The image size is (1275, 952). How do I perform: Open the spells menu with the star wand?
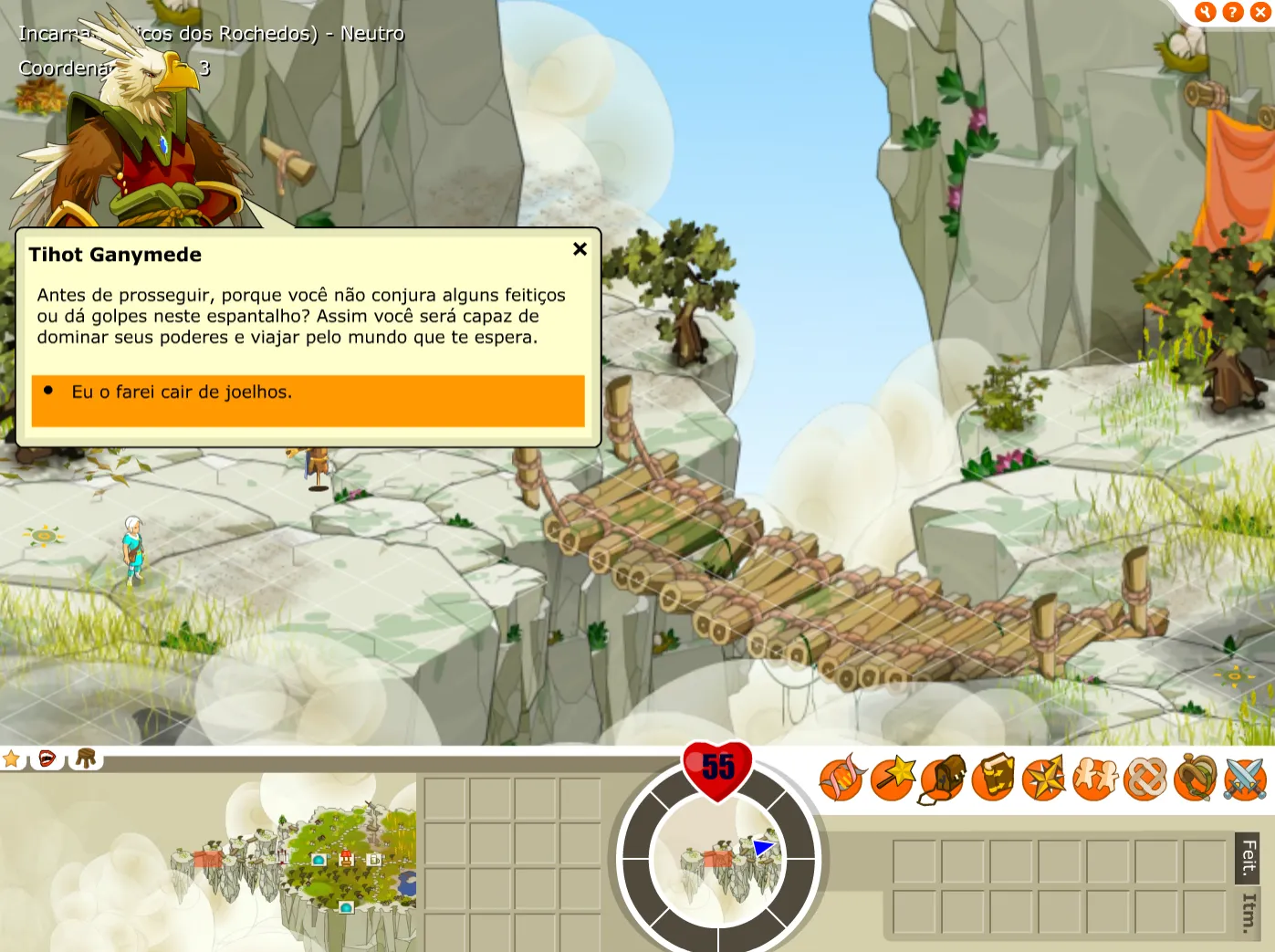point(892,779)
